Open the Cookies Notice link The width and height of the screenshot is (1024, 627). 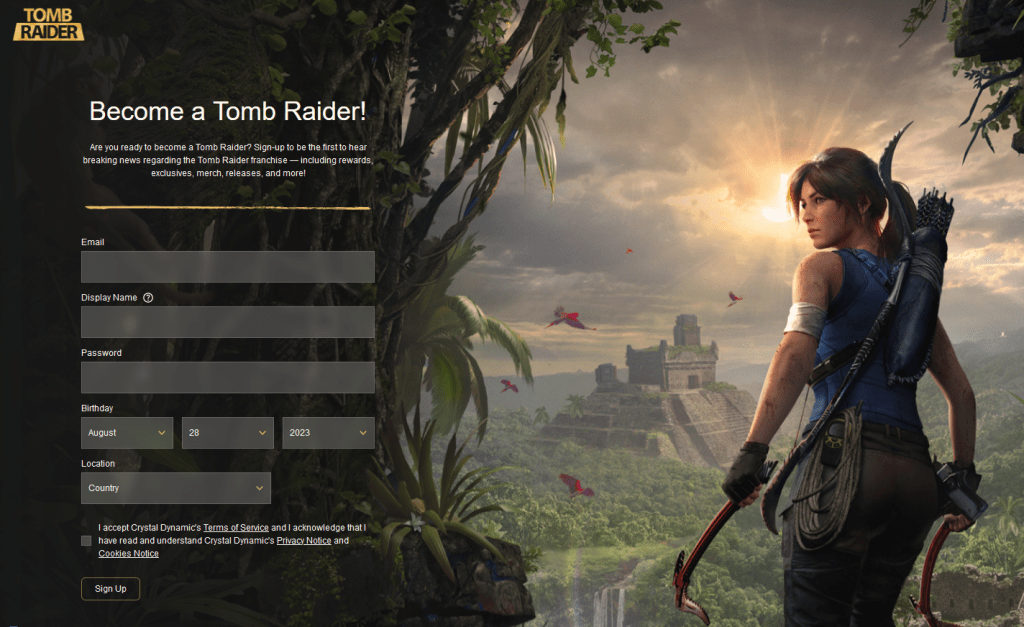(128, 554)
